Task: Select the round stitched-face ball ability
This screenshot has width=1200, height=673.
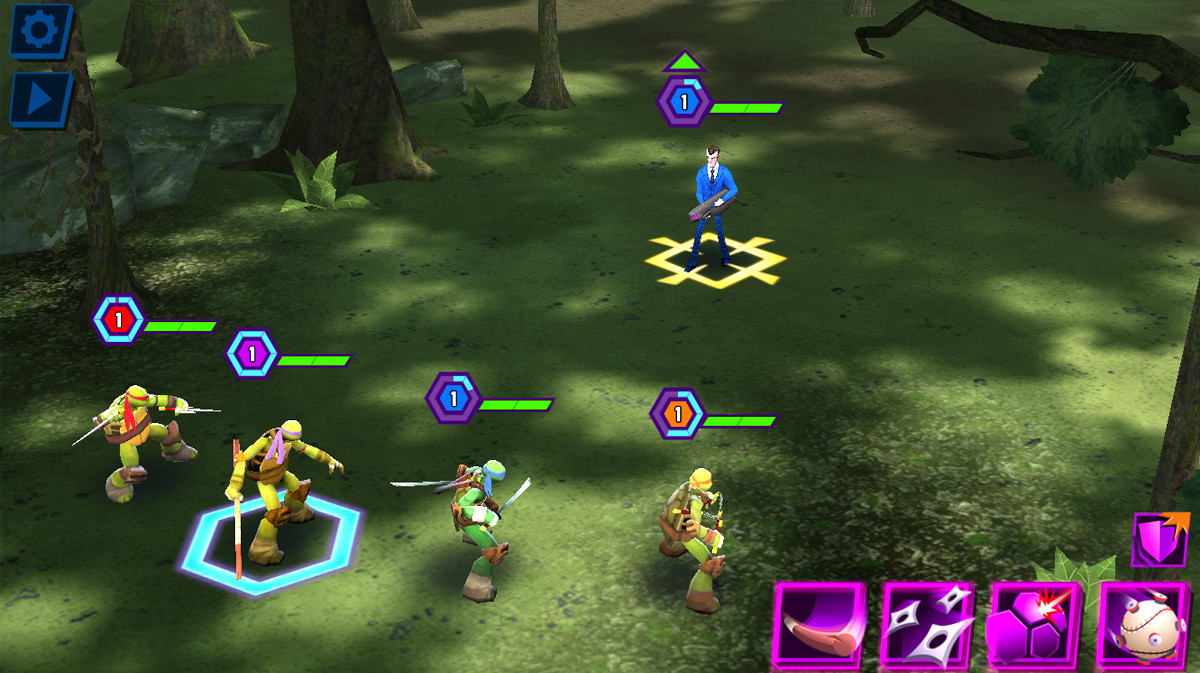Action: (1143, 625)
